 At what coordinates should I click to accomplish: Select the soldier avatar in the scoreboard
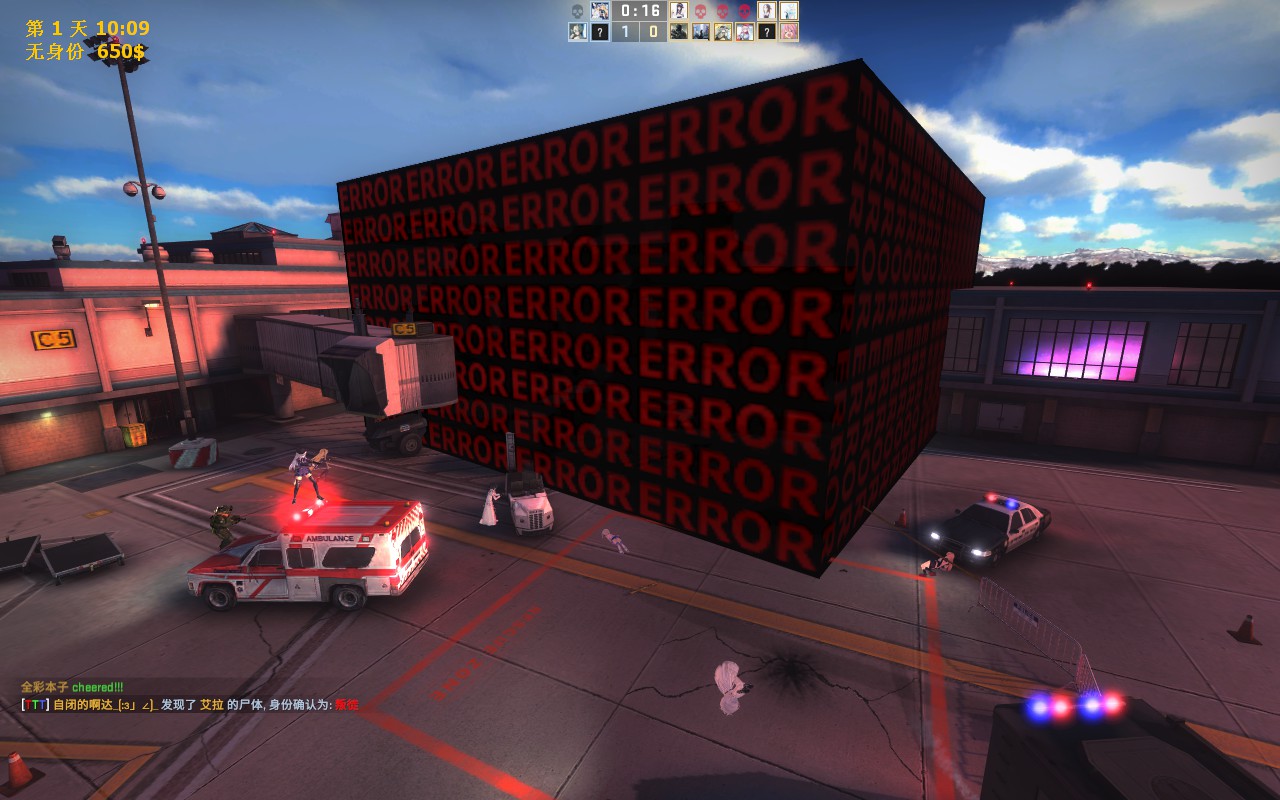coord(679,31)
